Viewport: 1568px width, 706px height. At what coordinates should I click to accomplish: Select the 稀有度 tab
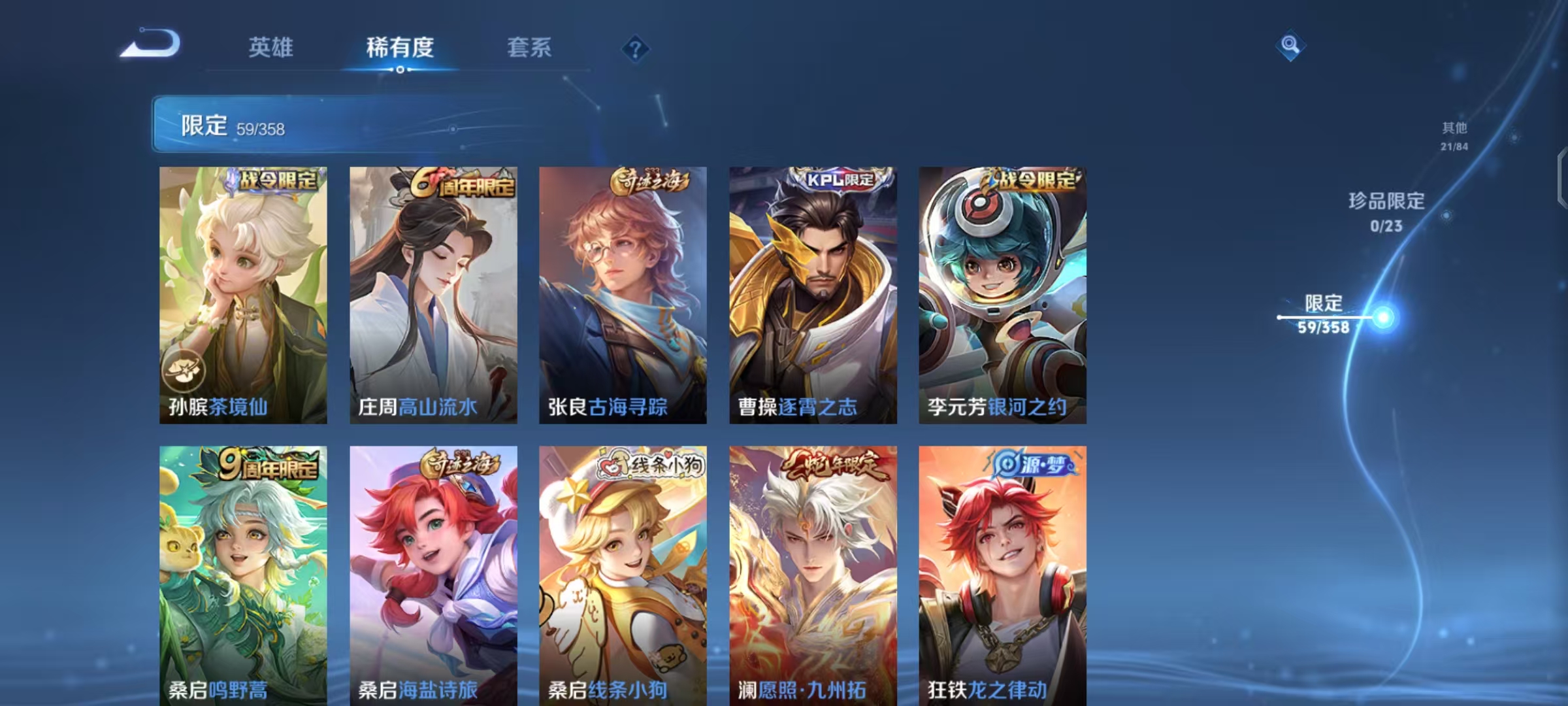(400, 47)
